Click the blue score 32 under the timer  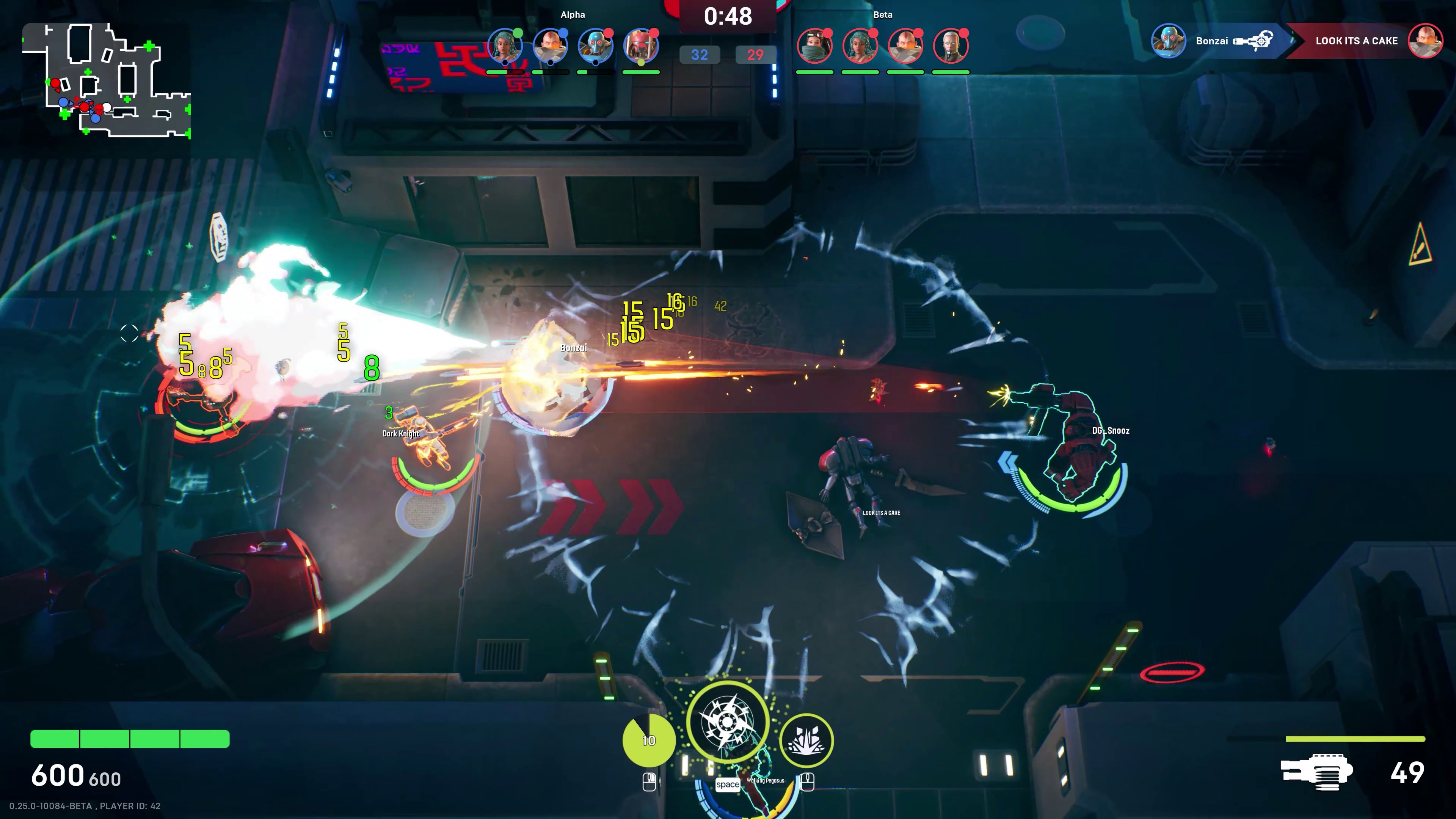(x=700, y=55)
